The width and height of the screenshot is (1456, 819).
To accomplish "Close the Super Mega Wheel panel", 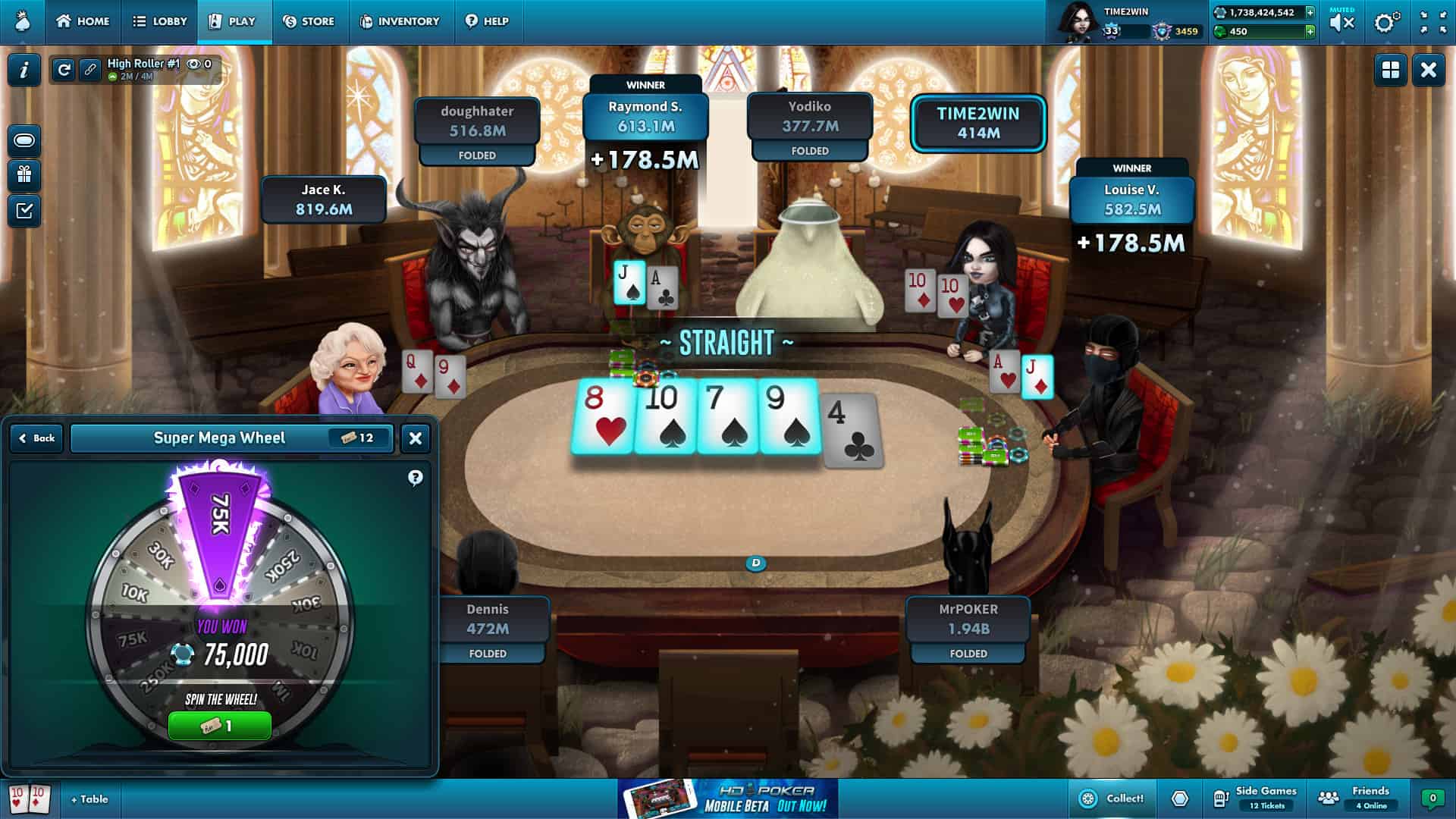I will tap(415, 438).
